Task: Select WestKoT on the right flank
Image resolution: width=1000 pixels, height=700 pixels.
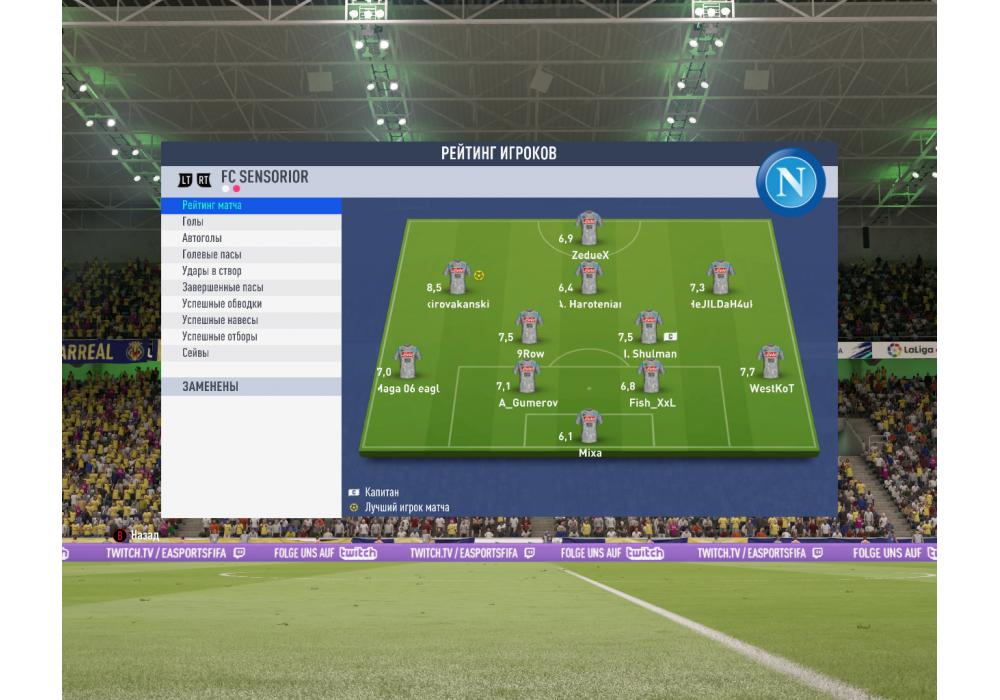Action: (x=770, y=362)
